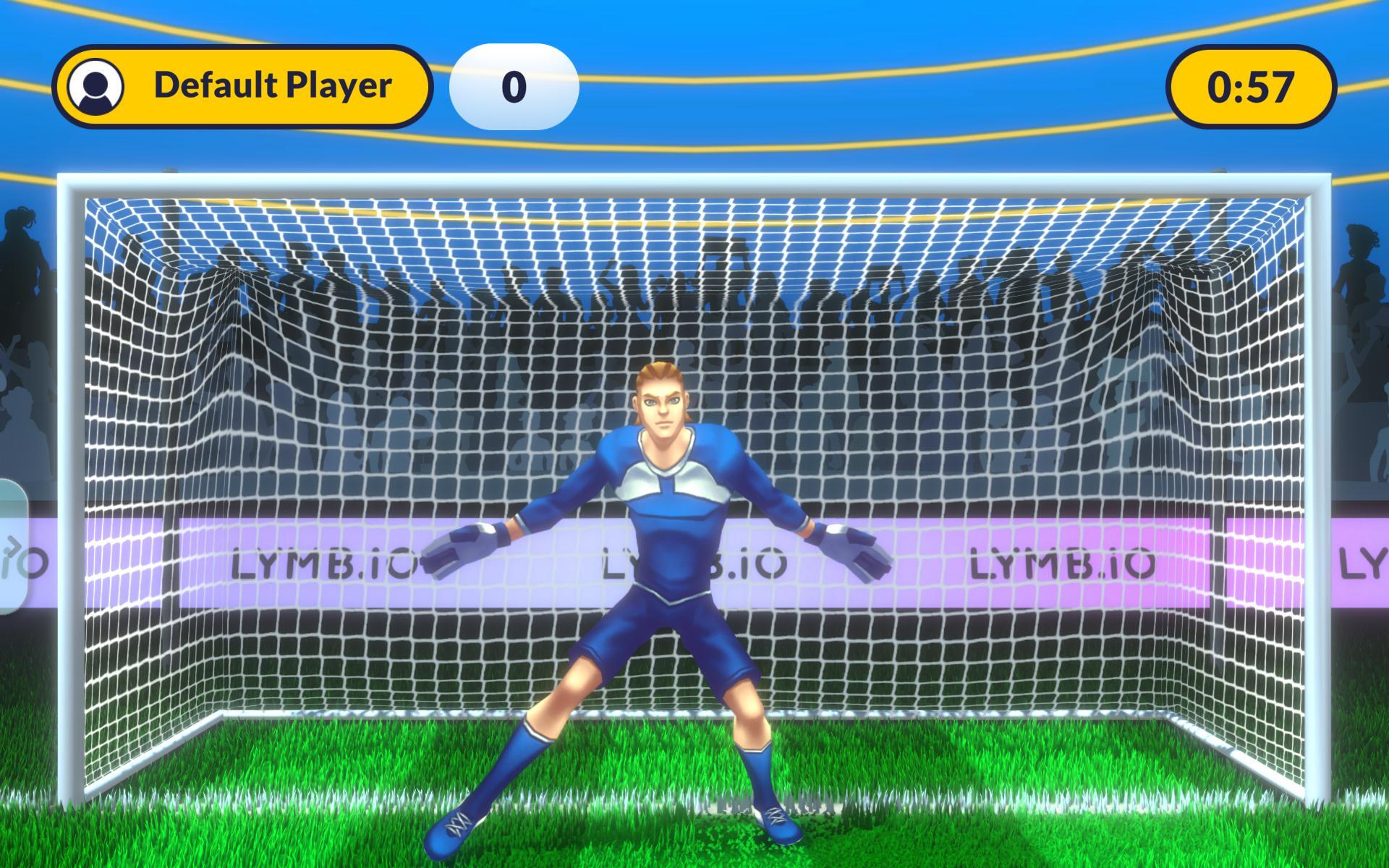The height and width of the screenshot is (868, 1389).
Task: Click the score counter pill
Action: tap(516, 85)
